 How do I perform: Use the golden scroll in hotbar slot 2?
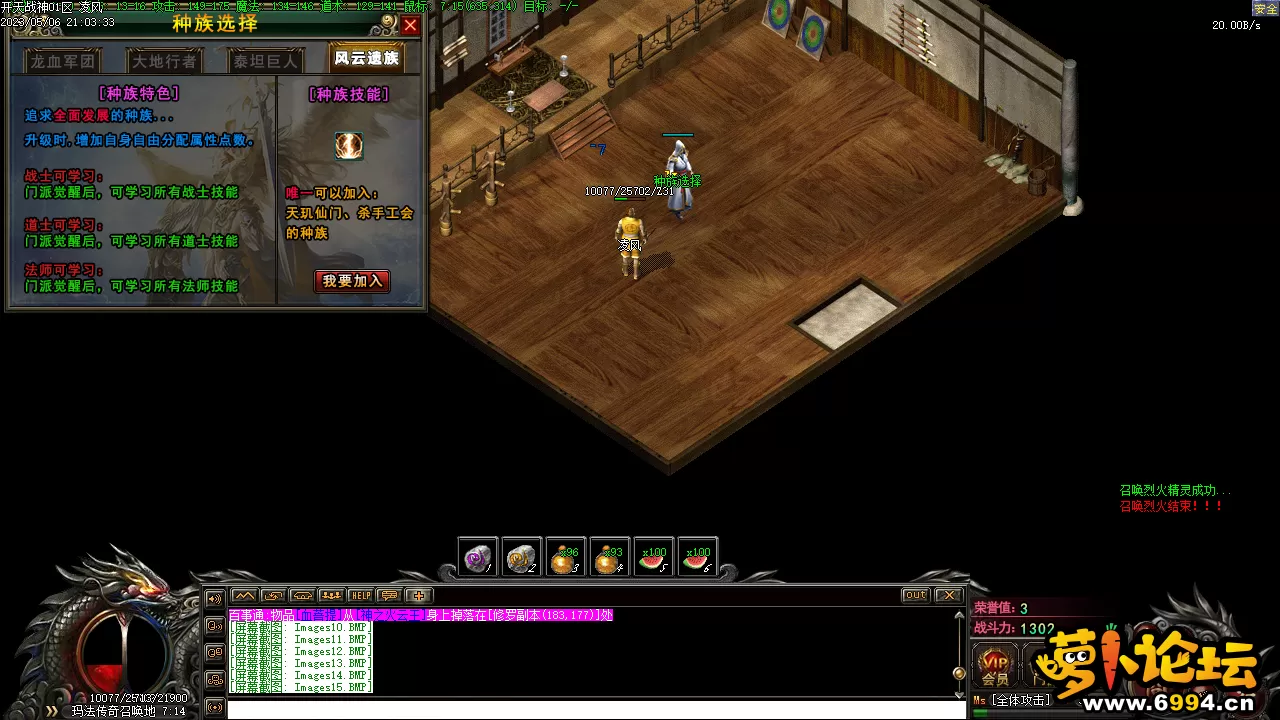click(522, 558)
